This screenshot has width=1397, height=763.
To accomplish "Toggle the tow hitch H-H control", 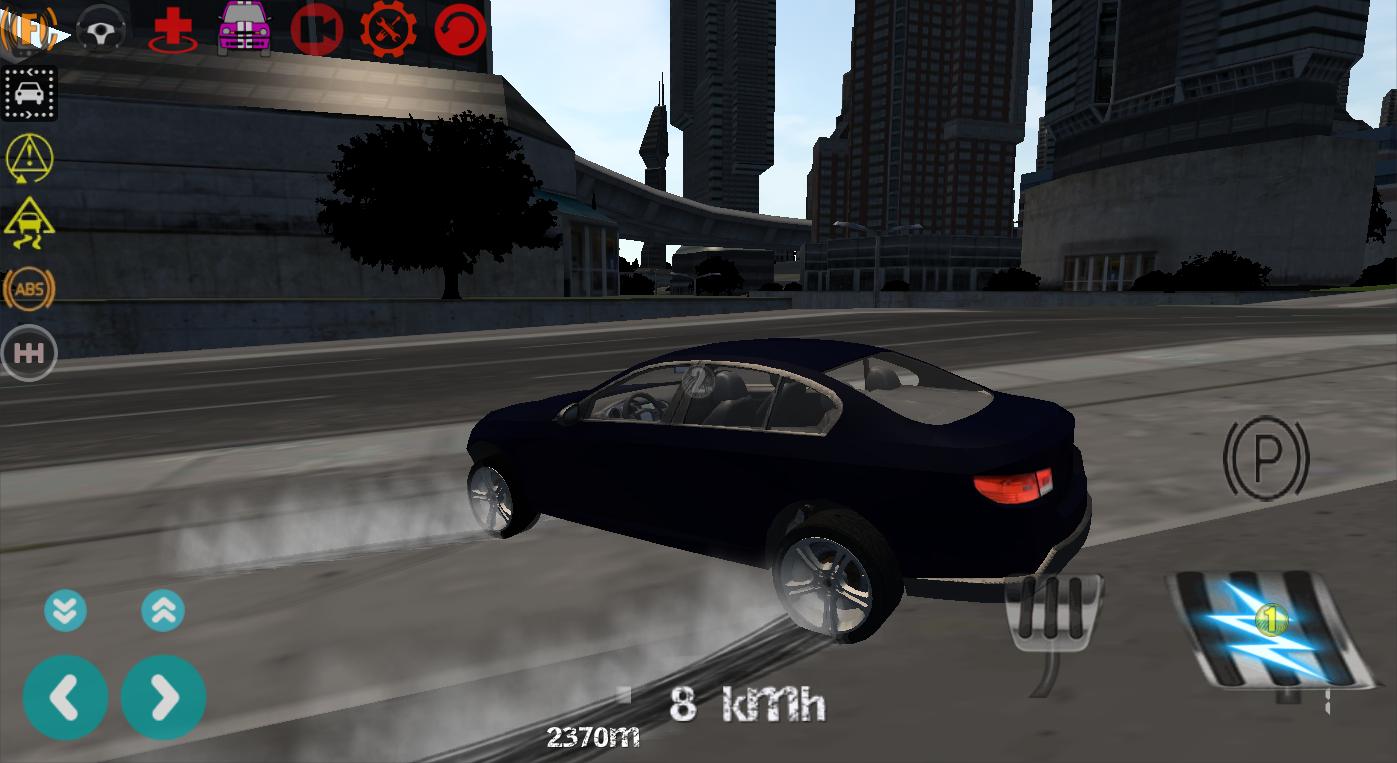I will click(x=29, y=352).
